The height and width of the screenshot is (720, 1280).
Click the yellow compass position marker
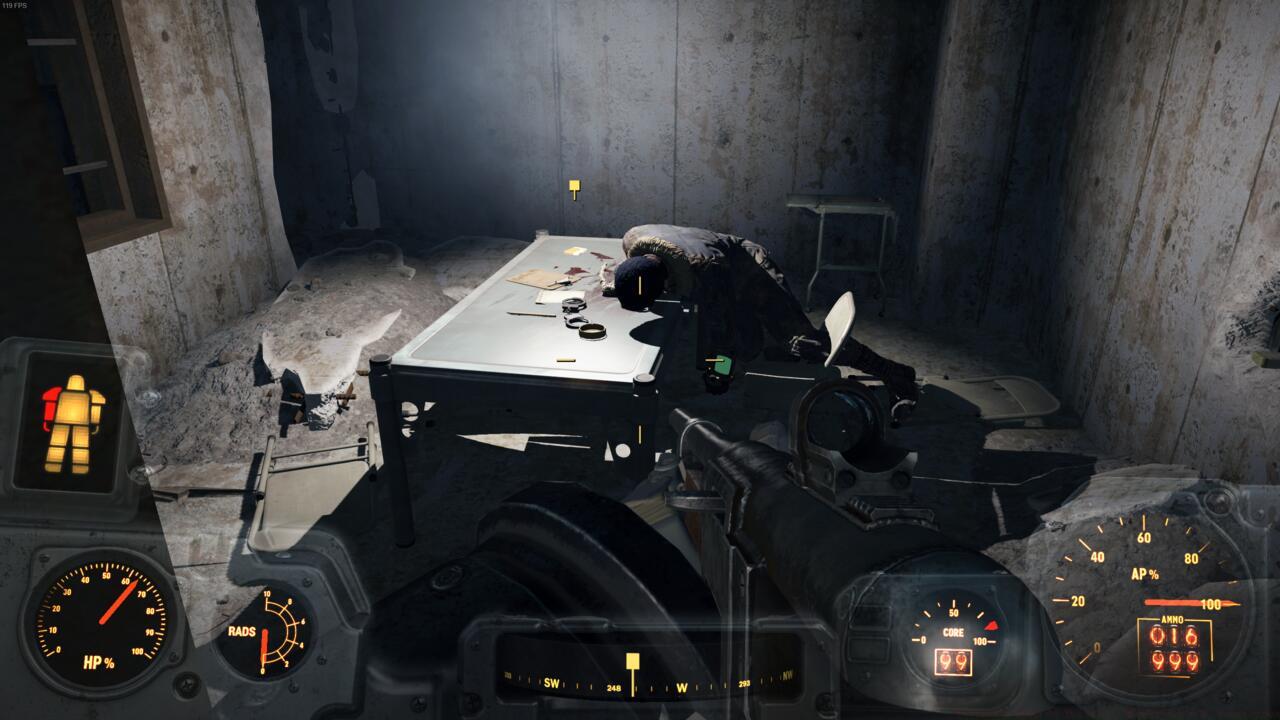click(x=632, y=661)
